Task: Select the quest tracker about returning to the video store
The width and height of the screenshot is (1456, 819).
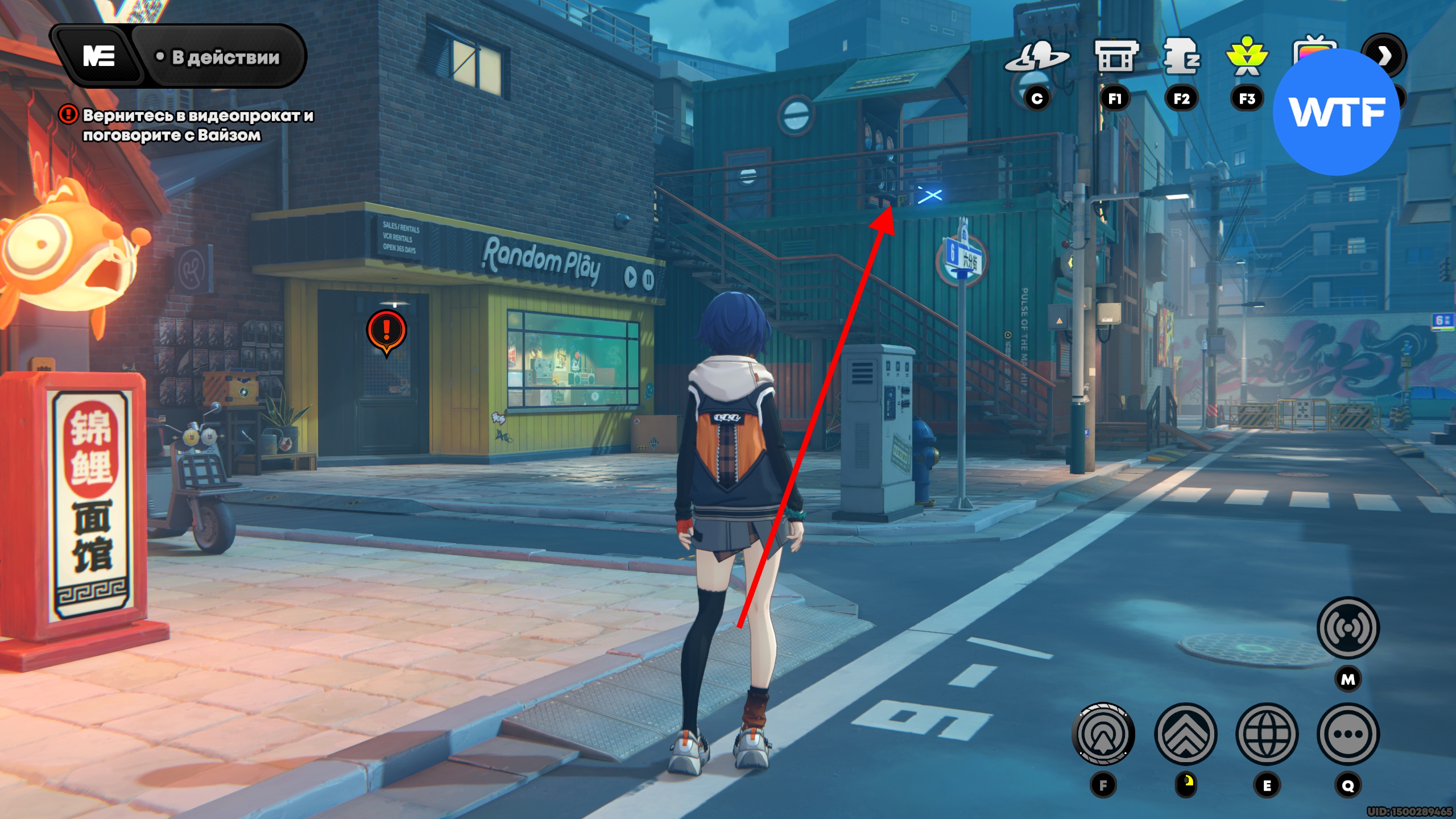Action: (197, 125)
